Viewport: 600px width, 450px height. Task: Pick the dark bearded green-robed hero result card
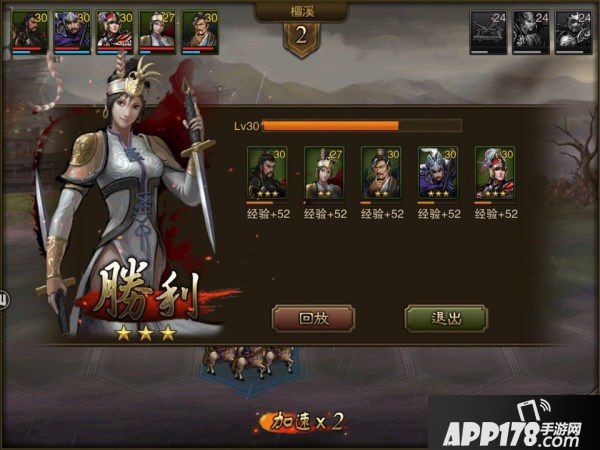[x=267, y=172]
